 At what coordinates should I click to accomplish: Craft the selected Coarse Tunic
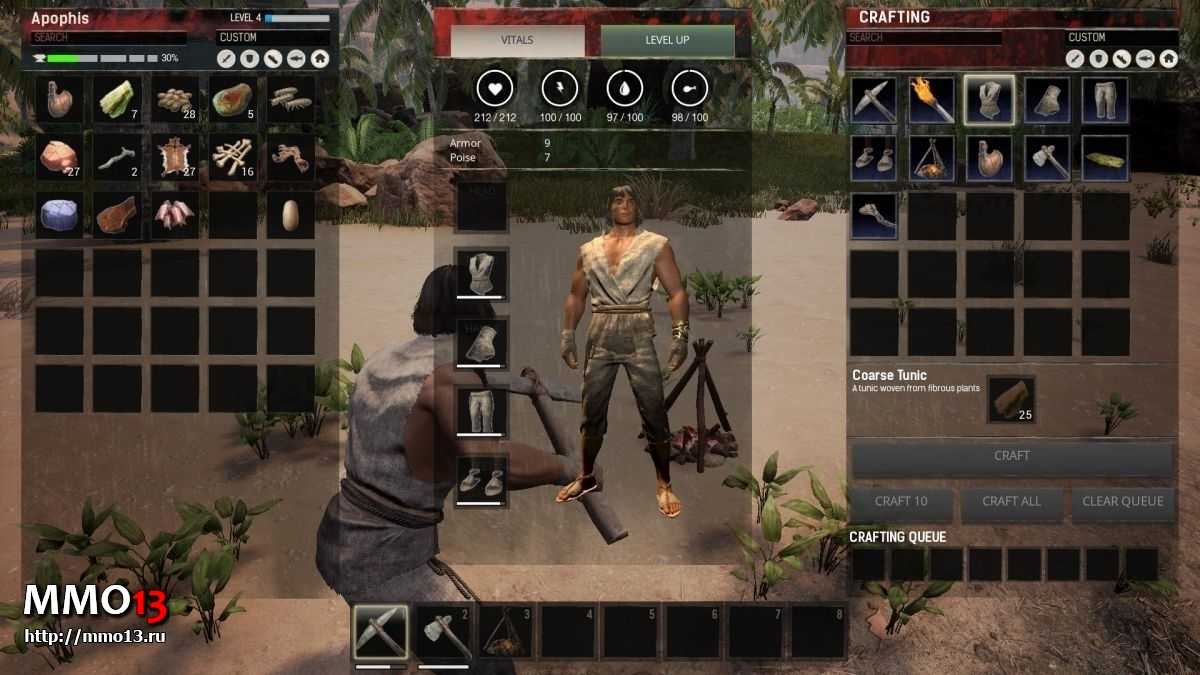click(1011, 457)
